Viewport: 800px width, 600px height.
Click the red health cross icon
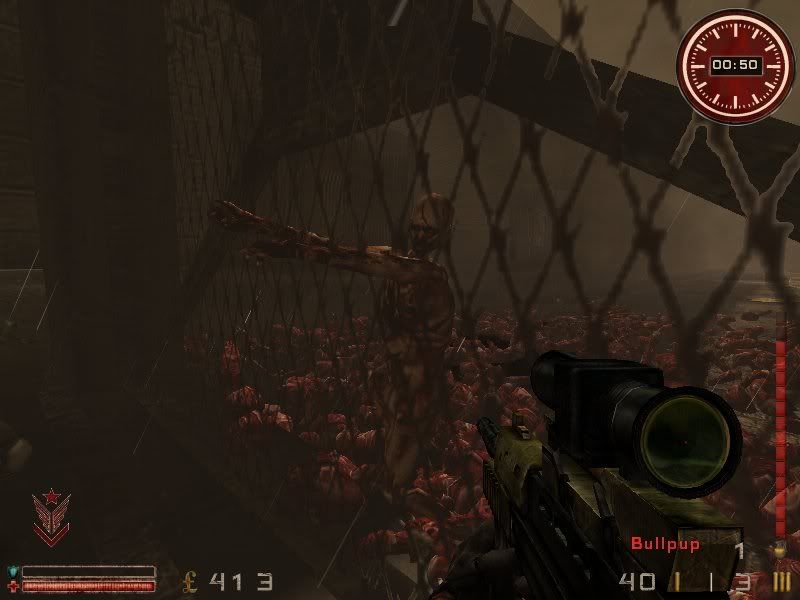(13, 585)
